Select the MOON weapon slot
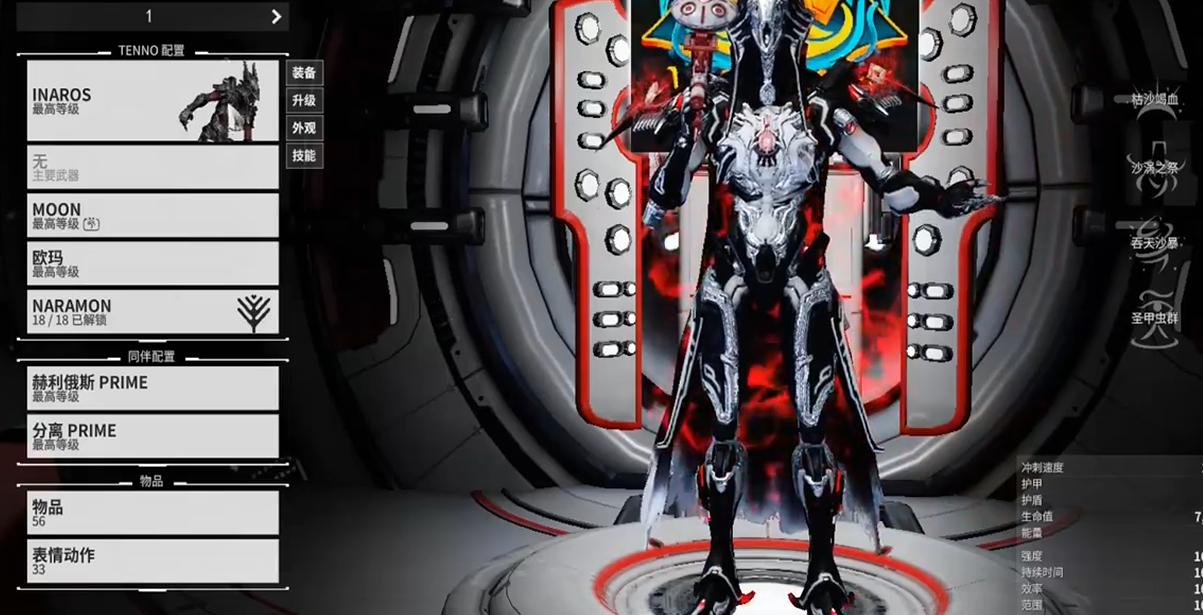 tap(152, 215)
